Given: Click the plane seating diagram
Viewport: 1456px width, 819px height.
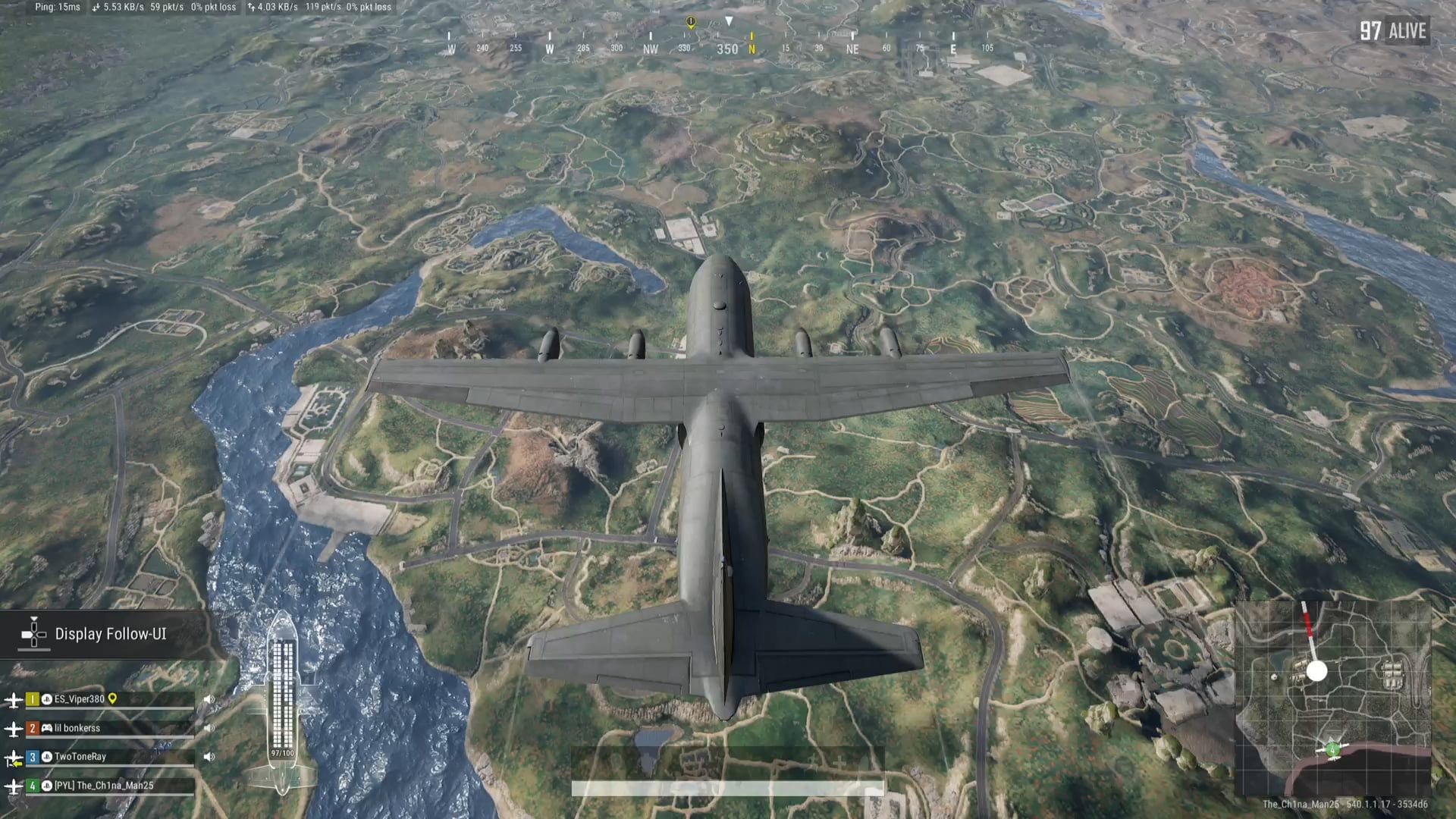Looking at the screenshot, I should click(282, 701).
